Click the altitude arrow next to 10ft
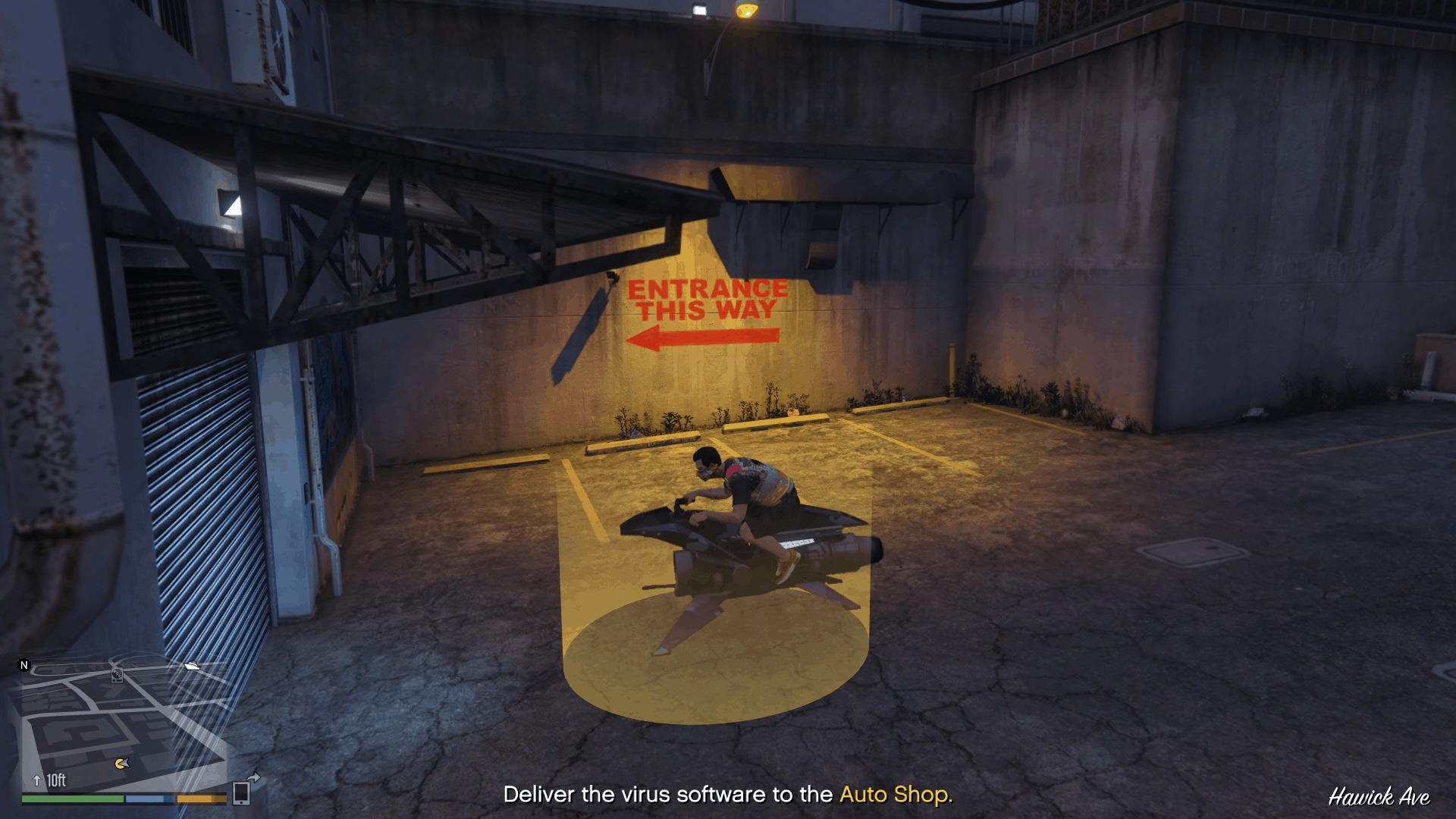This screenshot has width=1456, height=819. click(x=36, y=780)
